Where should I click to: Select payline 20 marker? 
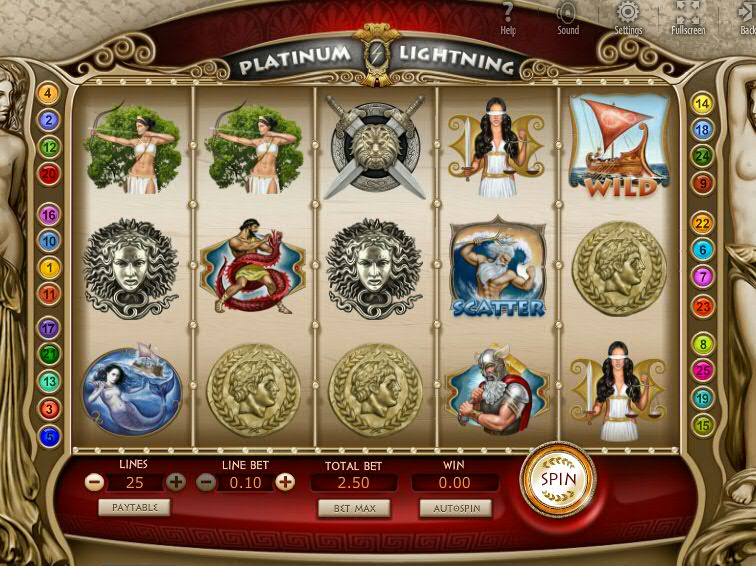tap(48, 174)
